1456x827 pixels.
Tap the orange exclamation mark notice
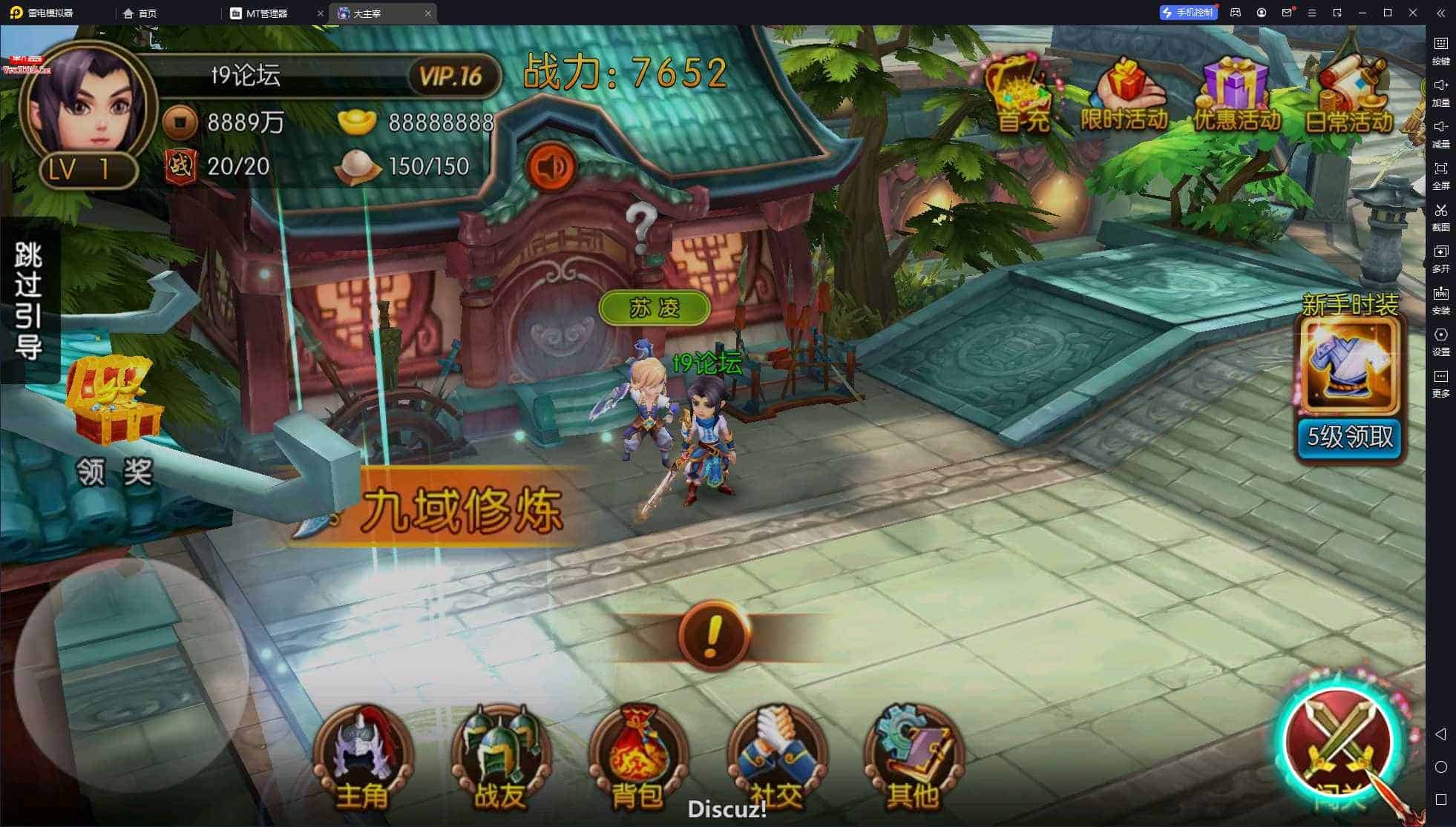[713, 636]
